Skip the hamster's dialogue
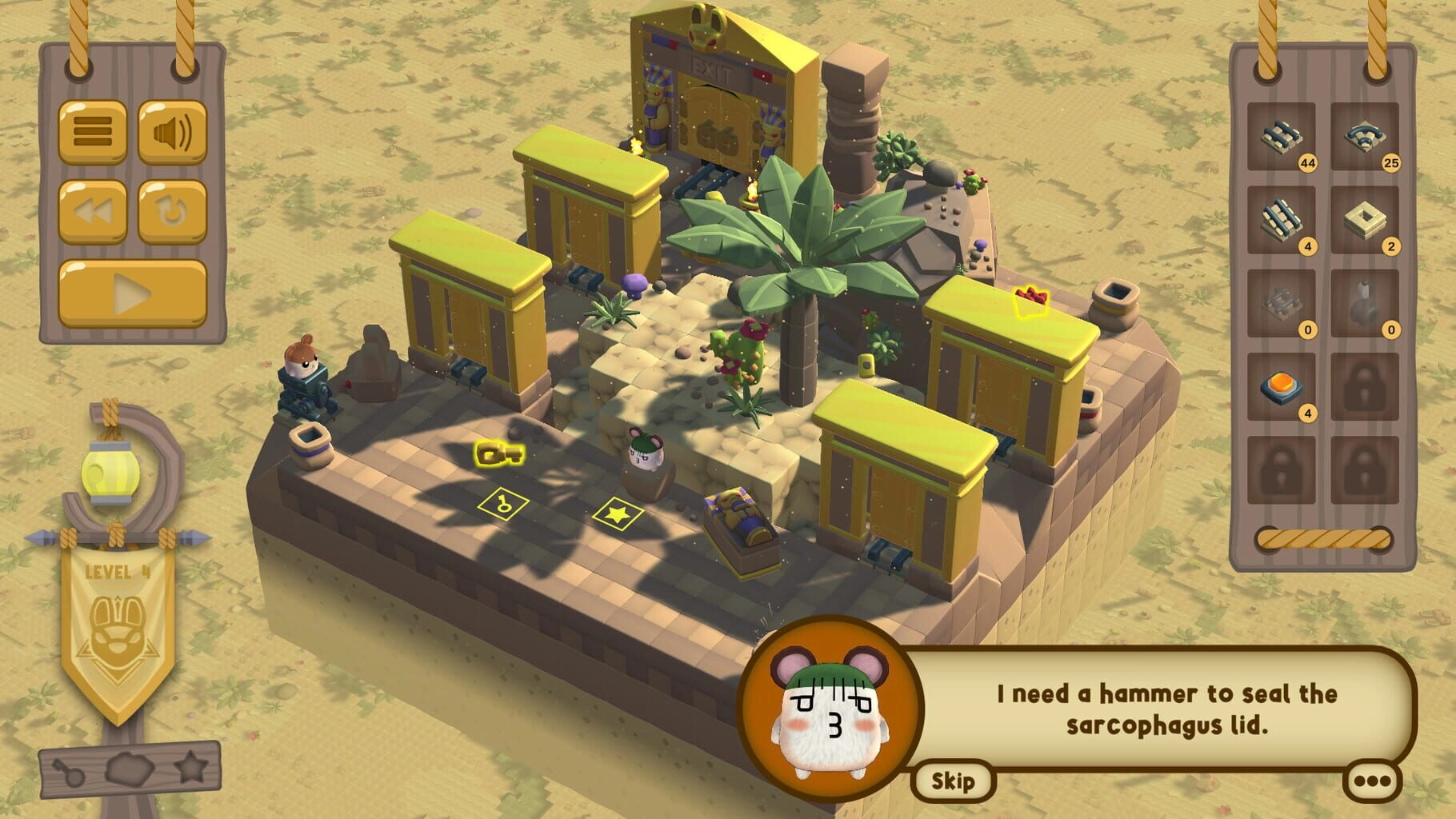1456x819 pixels. [x=952, y=781]
